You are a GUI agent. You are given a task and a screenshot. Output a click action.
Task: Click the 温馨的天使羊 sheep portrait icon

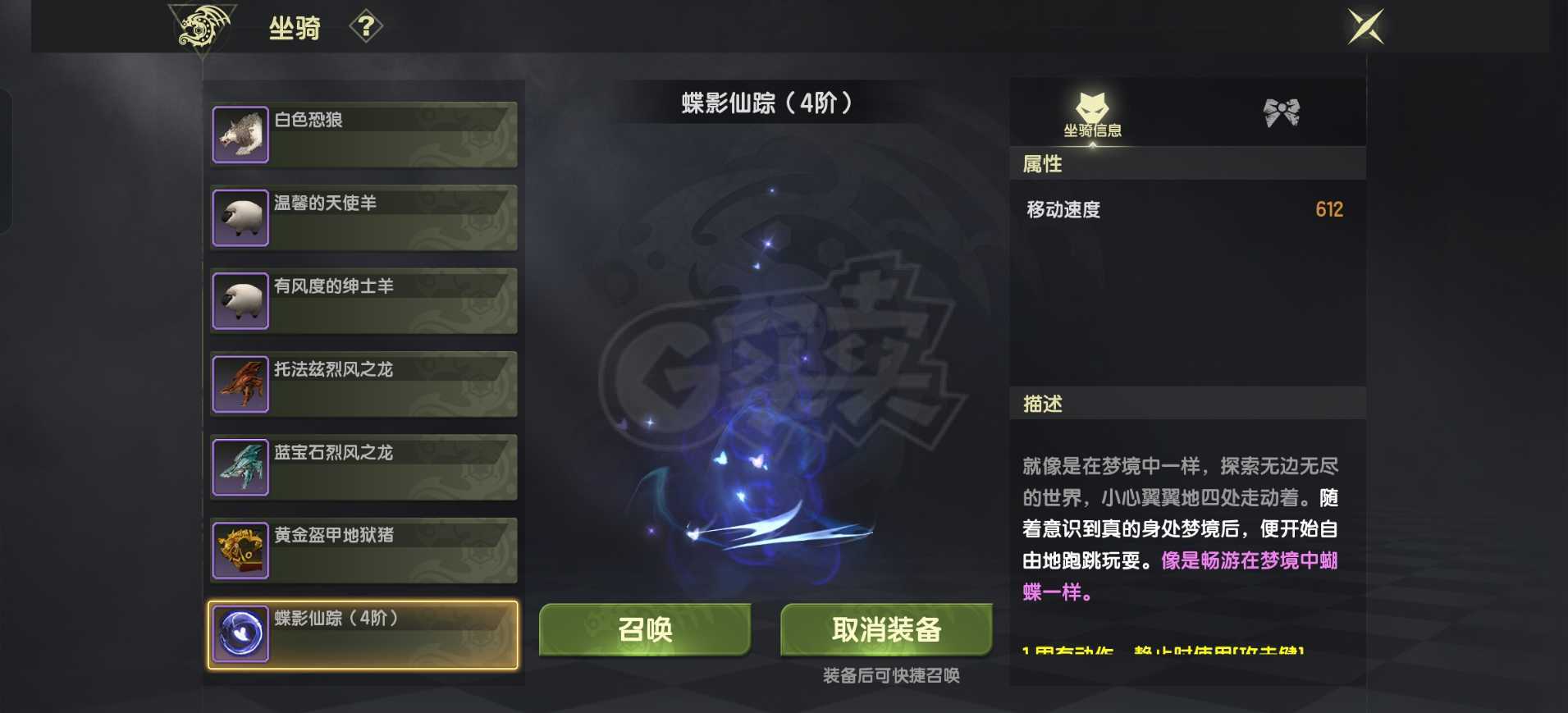[x=240, y=217]
